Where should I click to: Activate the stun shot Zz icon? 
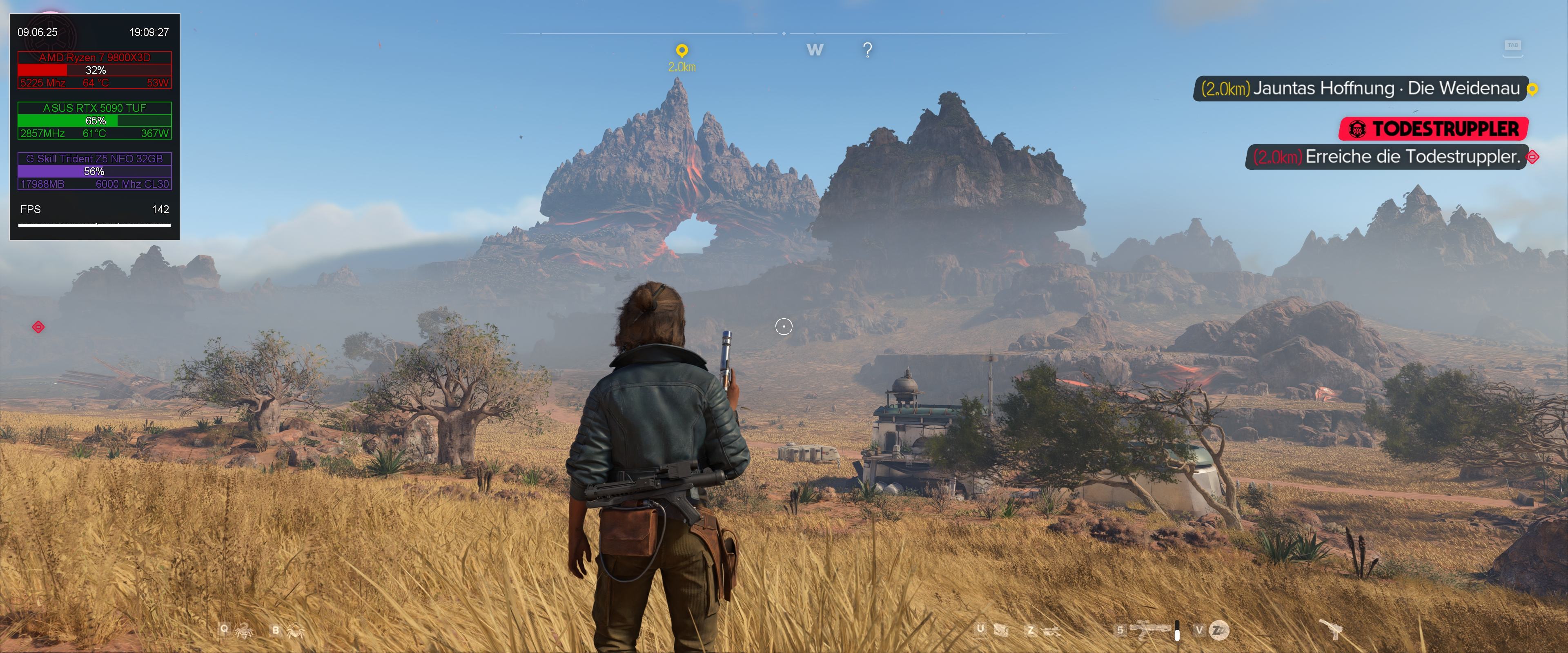[x=1218, y=630]
